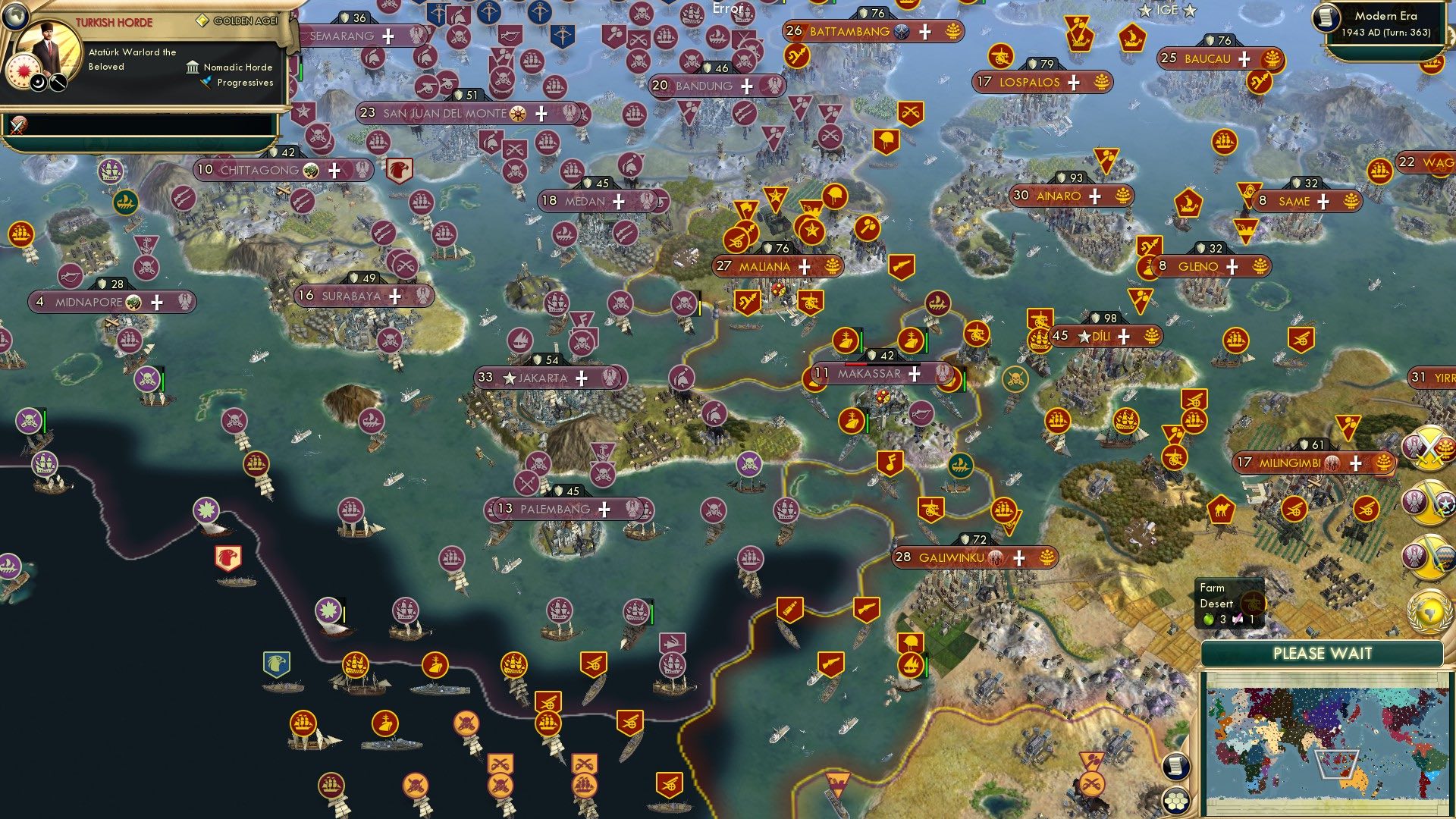The image size is (1456, 819).
Task: Click the Nomadic Horde temple trait icon
Action: [192, 67]
